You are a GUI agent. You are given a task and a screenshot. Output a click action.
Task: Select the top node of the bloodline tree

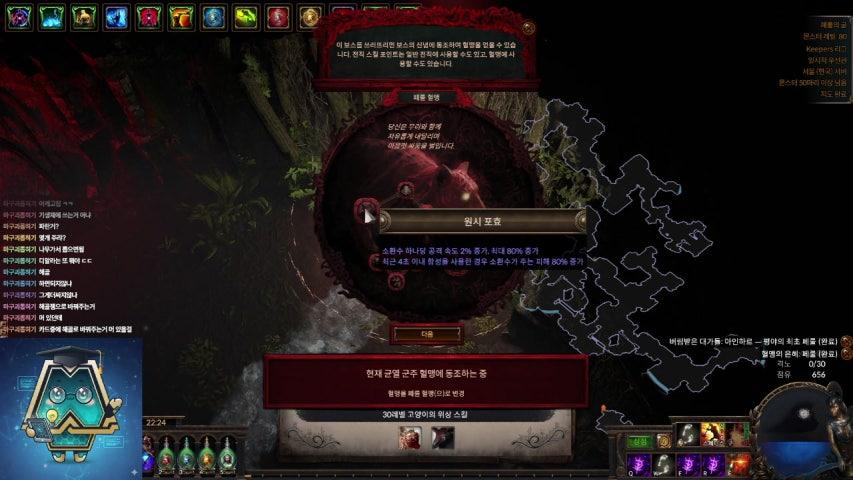click(405, 188)
